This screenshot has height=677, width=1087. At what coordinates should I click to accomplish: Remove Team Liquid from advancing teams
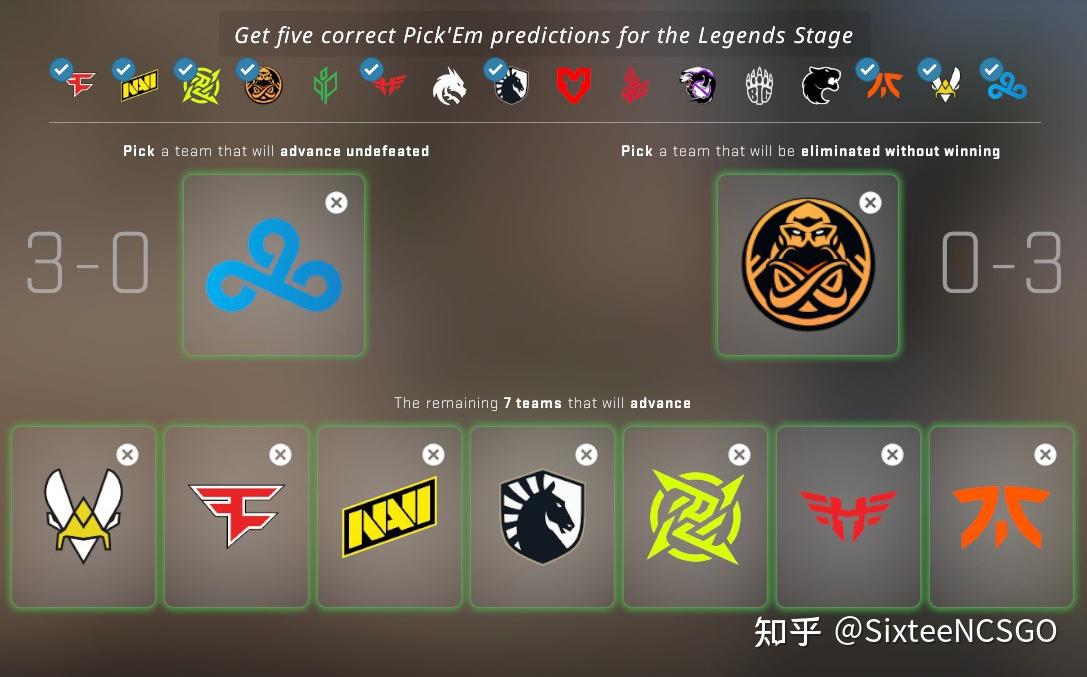[586, 455]
